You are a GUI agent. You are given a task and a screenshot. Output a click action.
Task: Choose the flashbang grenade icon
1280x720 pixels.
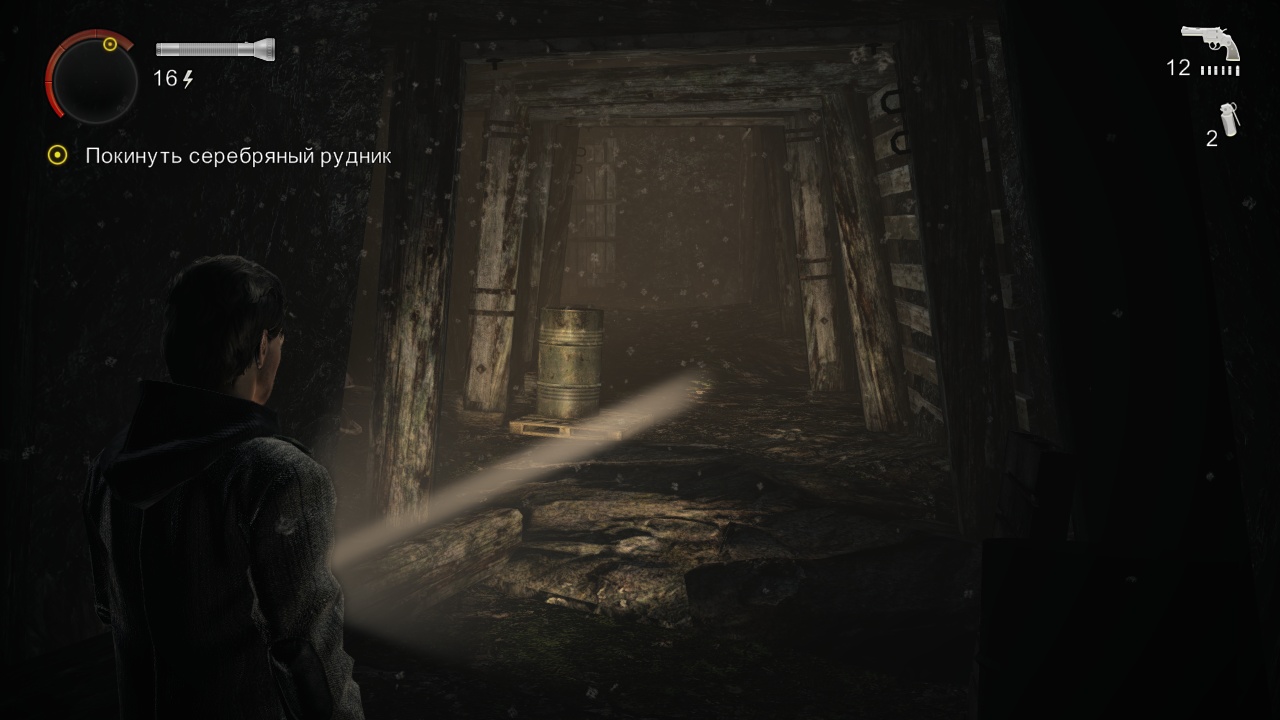click(x=1229, y=120)
